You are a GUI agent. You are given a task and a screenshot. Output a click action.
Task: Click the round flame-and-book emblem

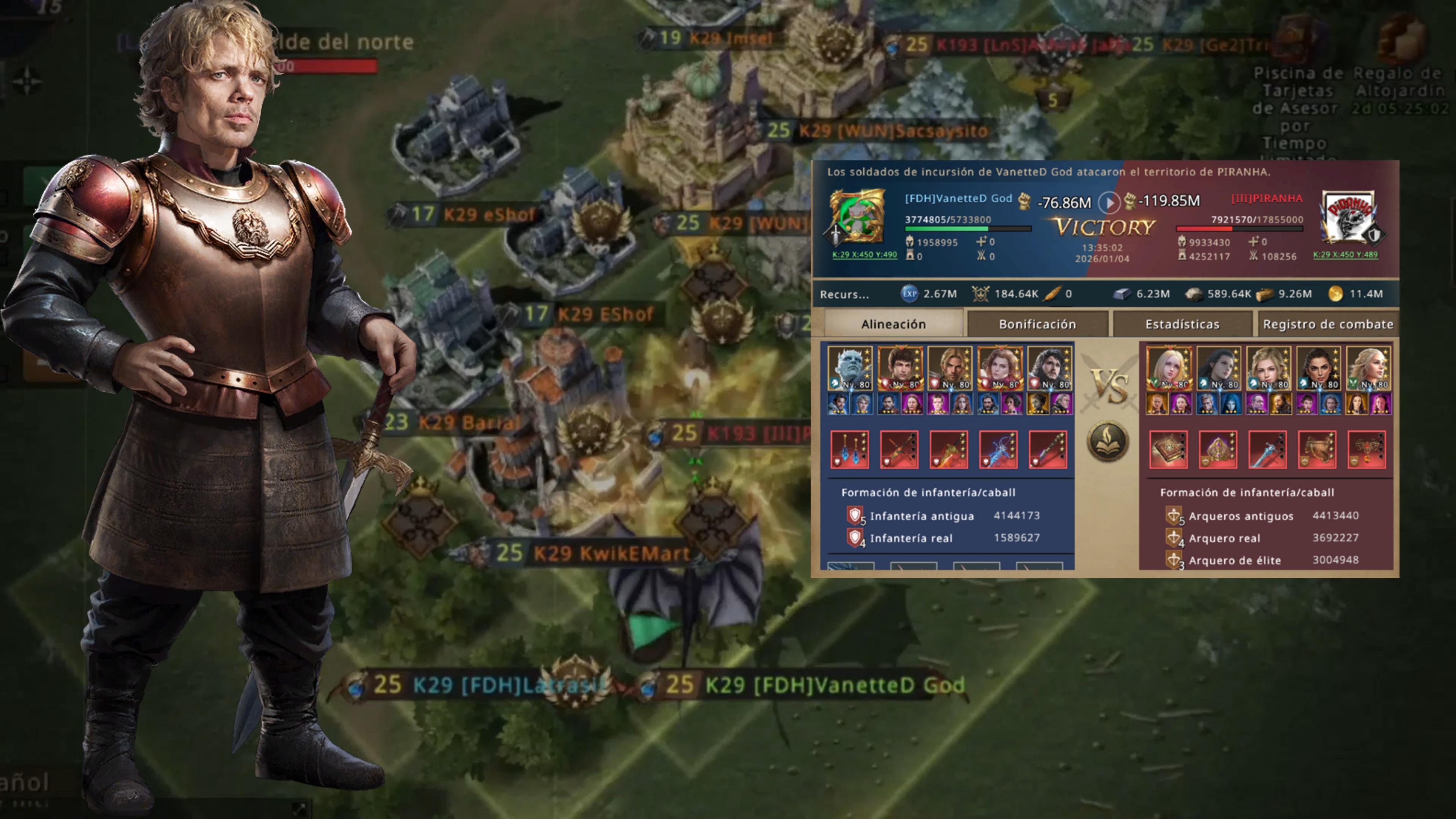coord(1108,441)
